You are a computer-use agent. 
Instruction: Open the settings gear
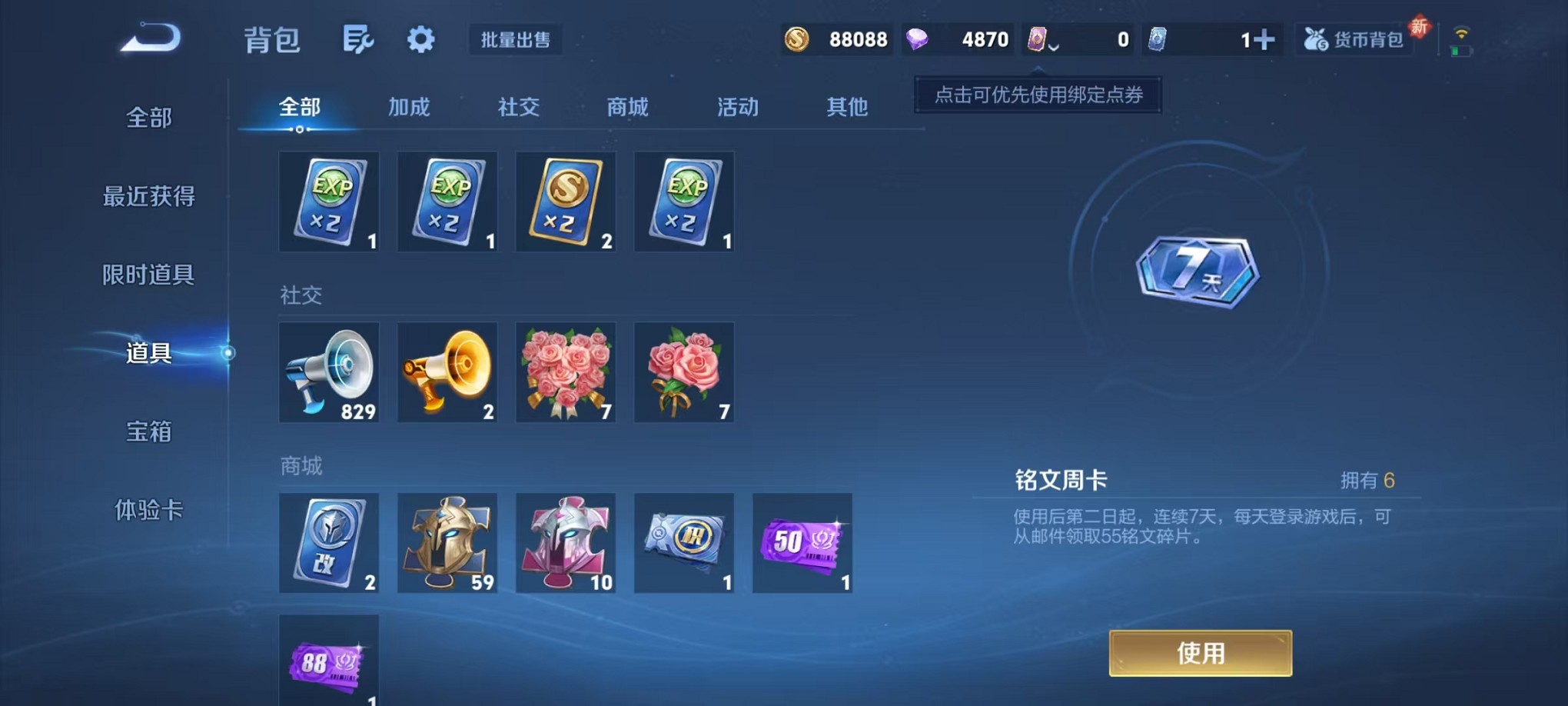click(x=420, y=40)
